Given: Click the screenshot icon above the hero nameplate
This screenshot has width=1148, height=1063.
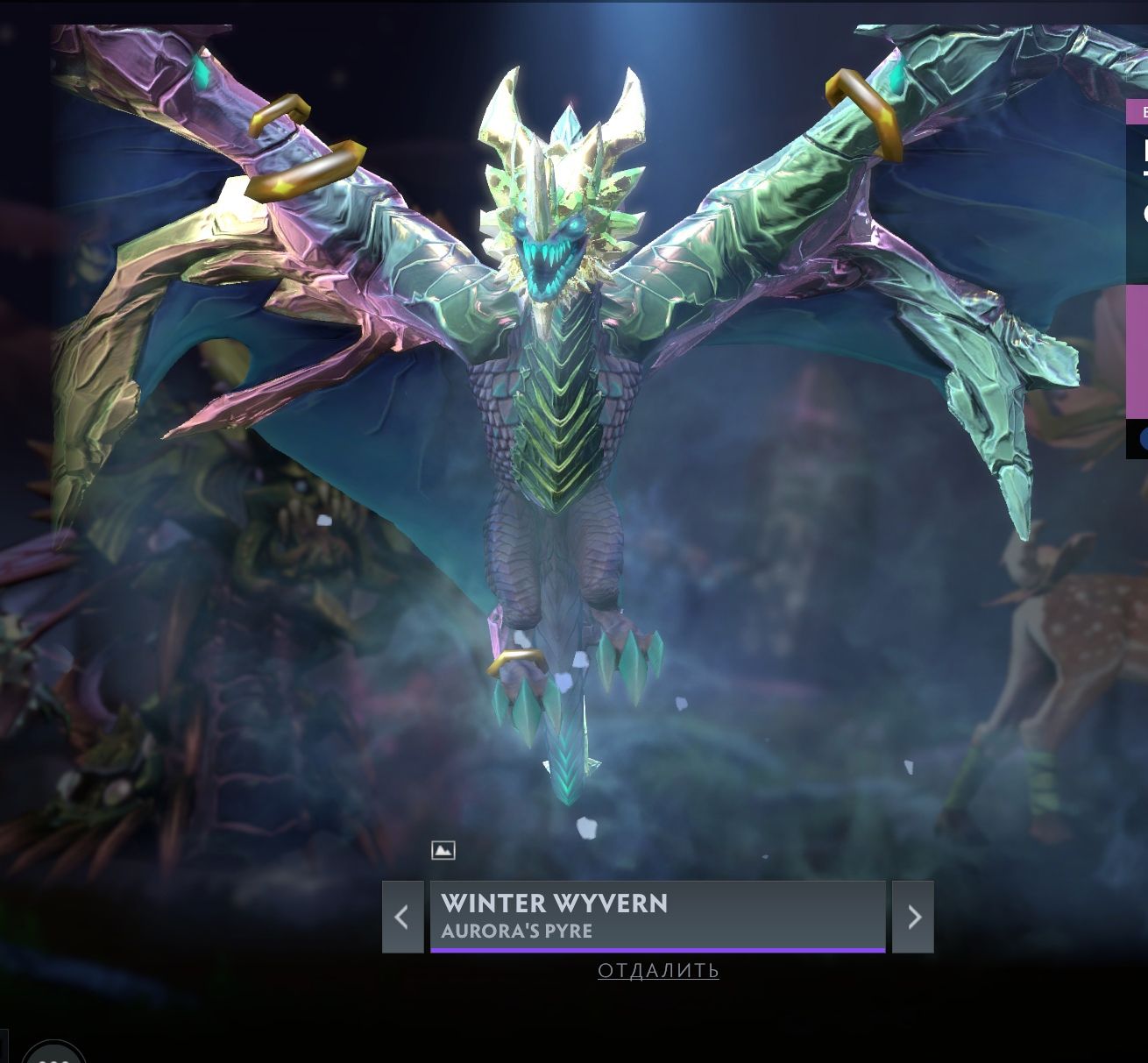Looking at the screenshot, I should [x=441, y=848].
